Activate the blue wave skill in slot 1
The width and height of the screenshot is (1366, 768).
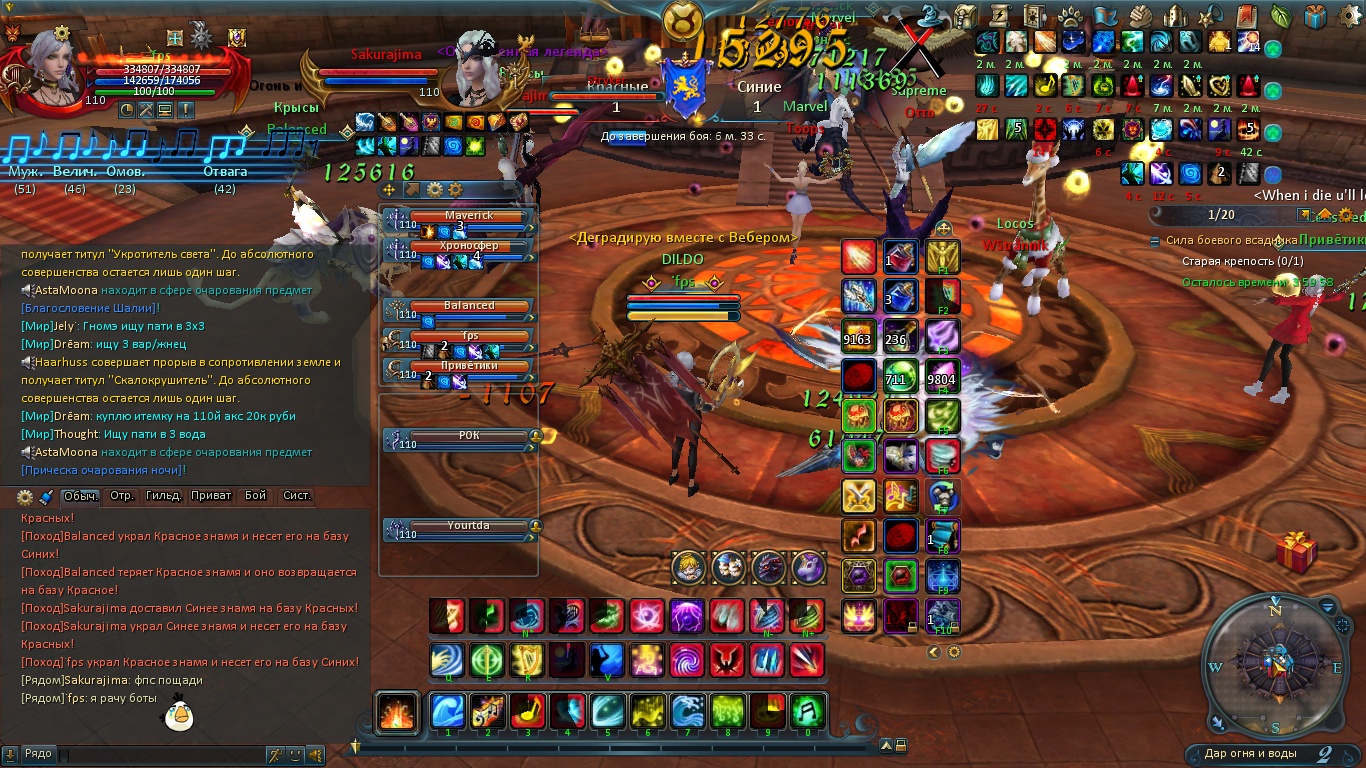click(447, 711)
